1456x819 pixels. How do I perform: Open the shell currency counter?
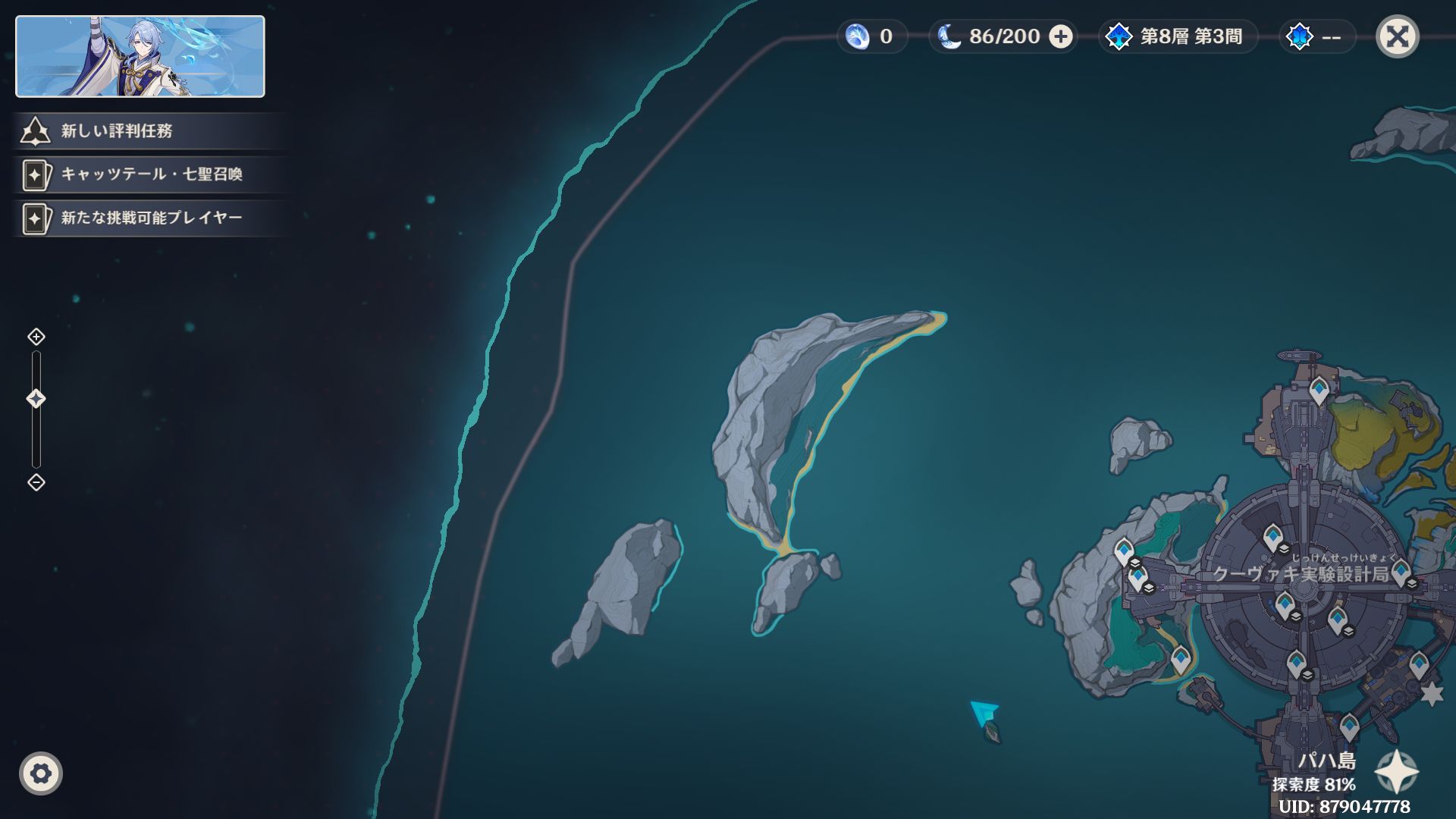[872, 36]
